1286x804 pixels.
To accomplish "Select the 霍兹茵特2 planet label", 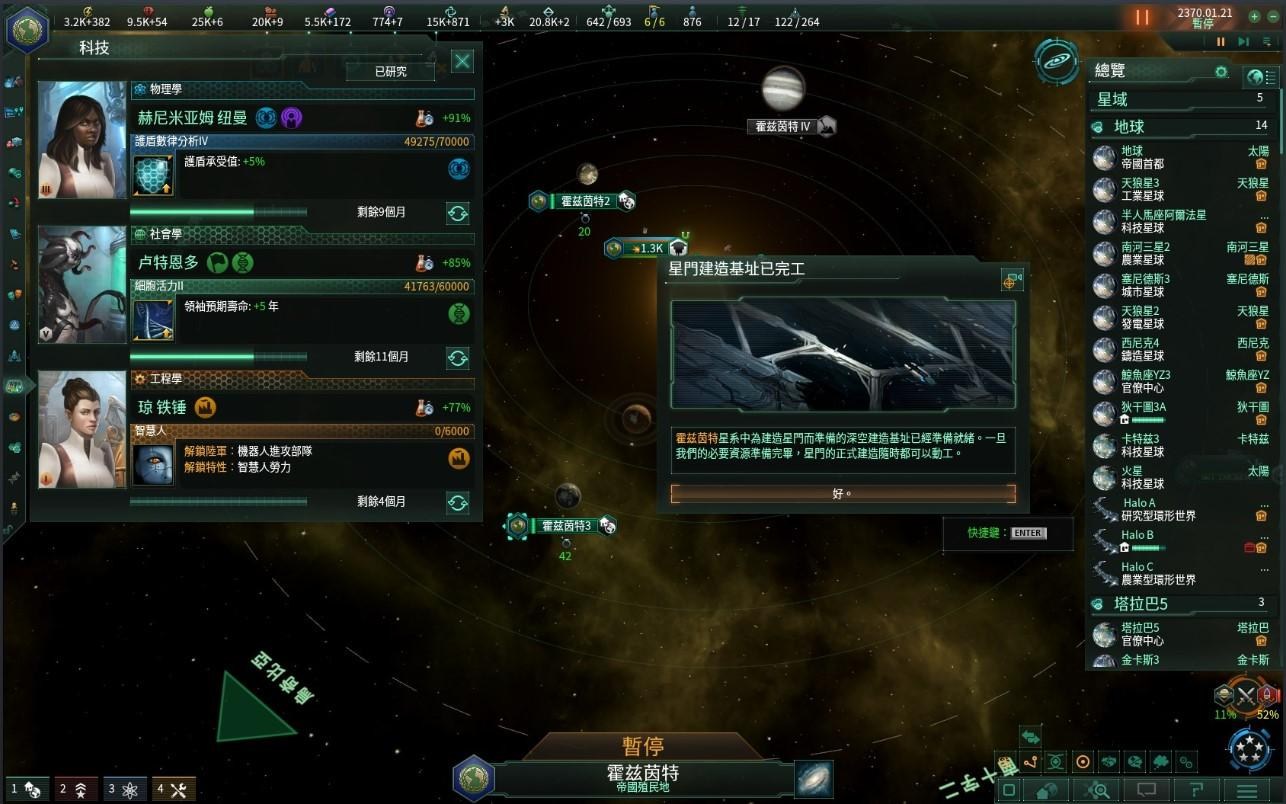I will (x=584, y=202).
